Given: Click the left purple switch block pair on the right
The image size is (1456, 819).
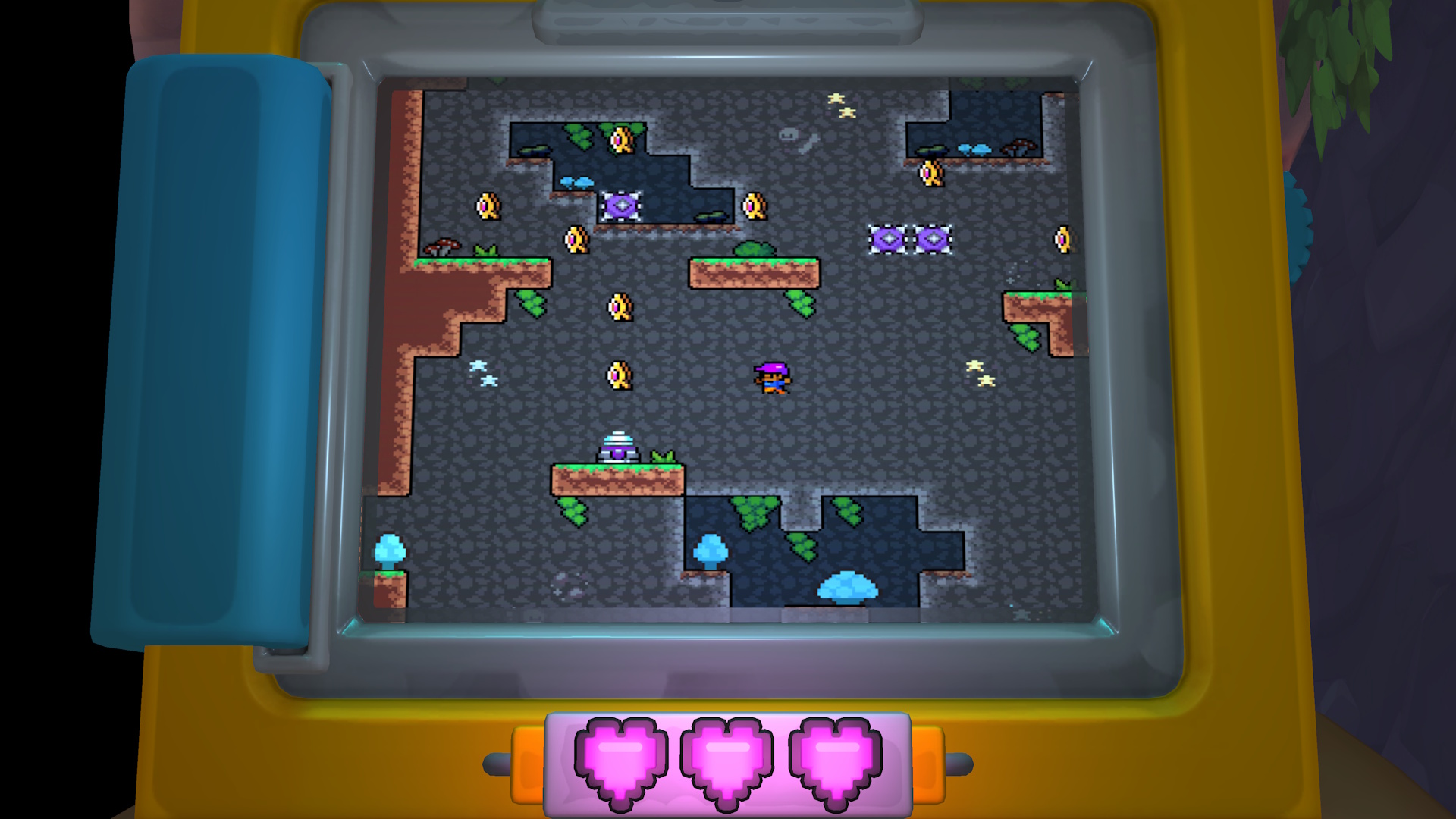Looking at the screenshot, I should 888,237.
